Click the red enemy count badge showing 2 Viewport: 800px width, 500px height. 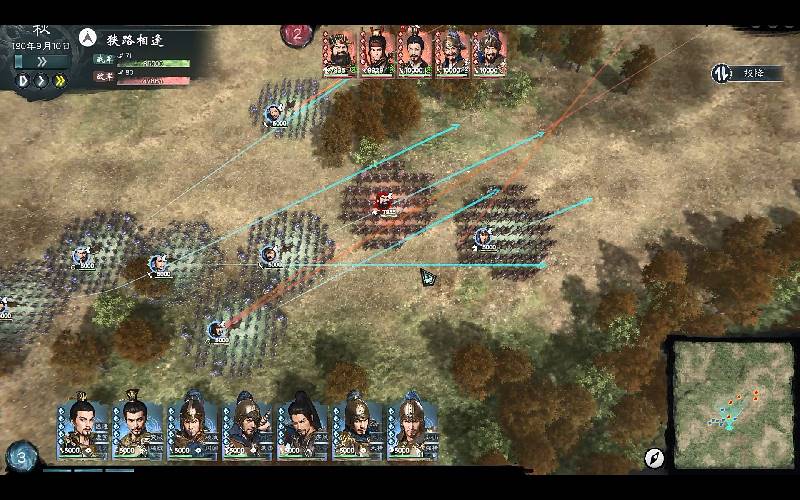click(297, 34)
